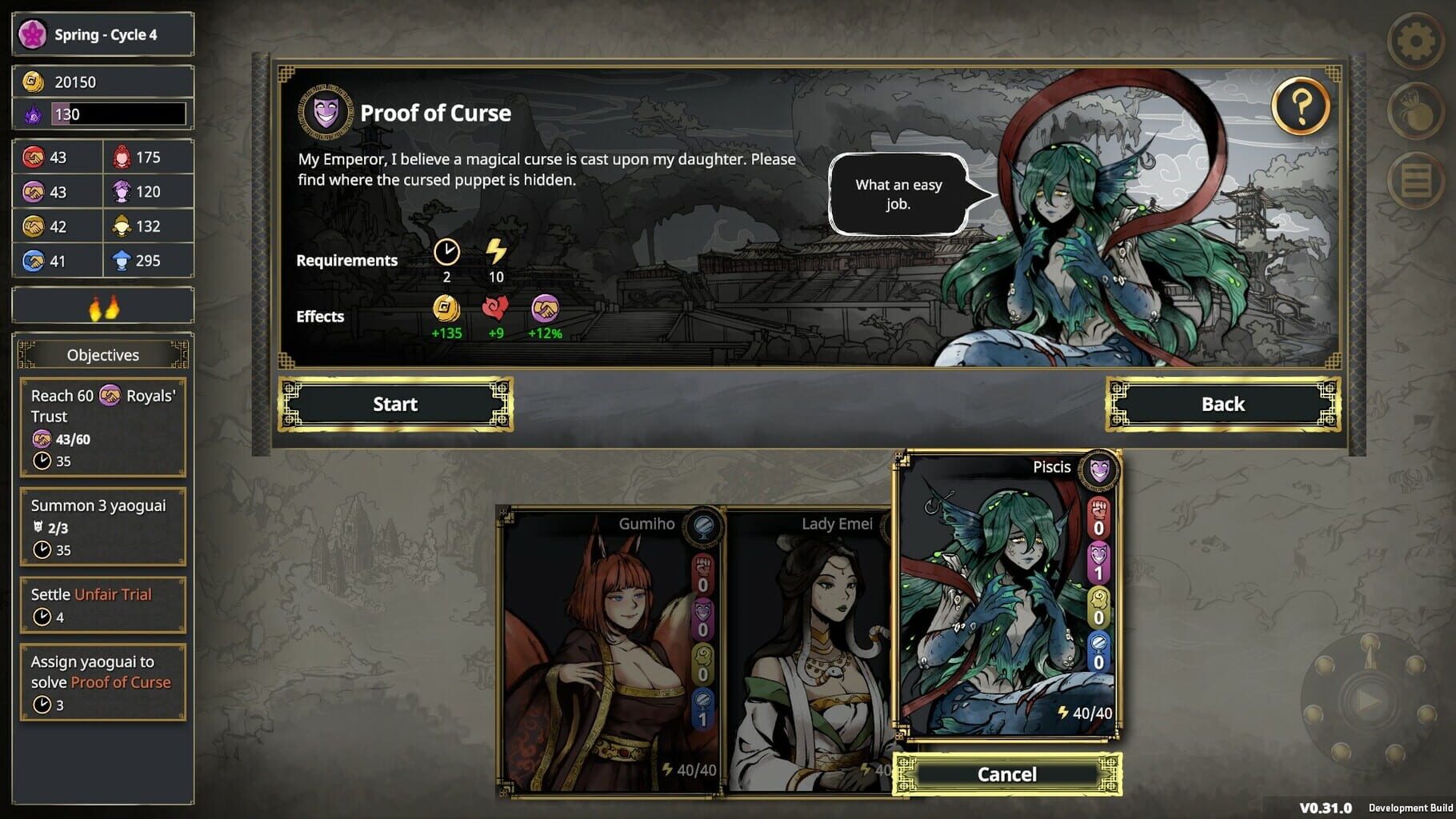Click the flower icon next to Spring - Cycle 4

(32, 34)
